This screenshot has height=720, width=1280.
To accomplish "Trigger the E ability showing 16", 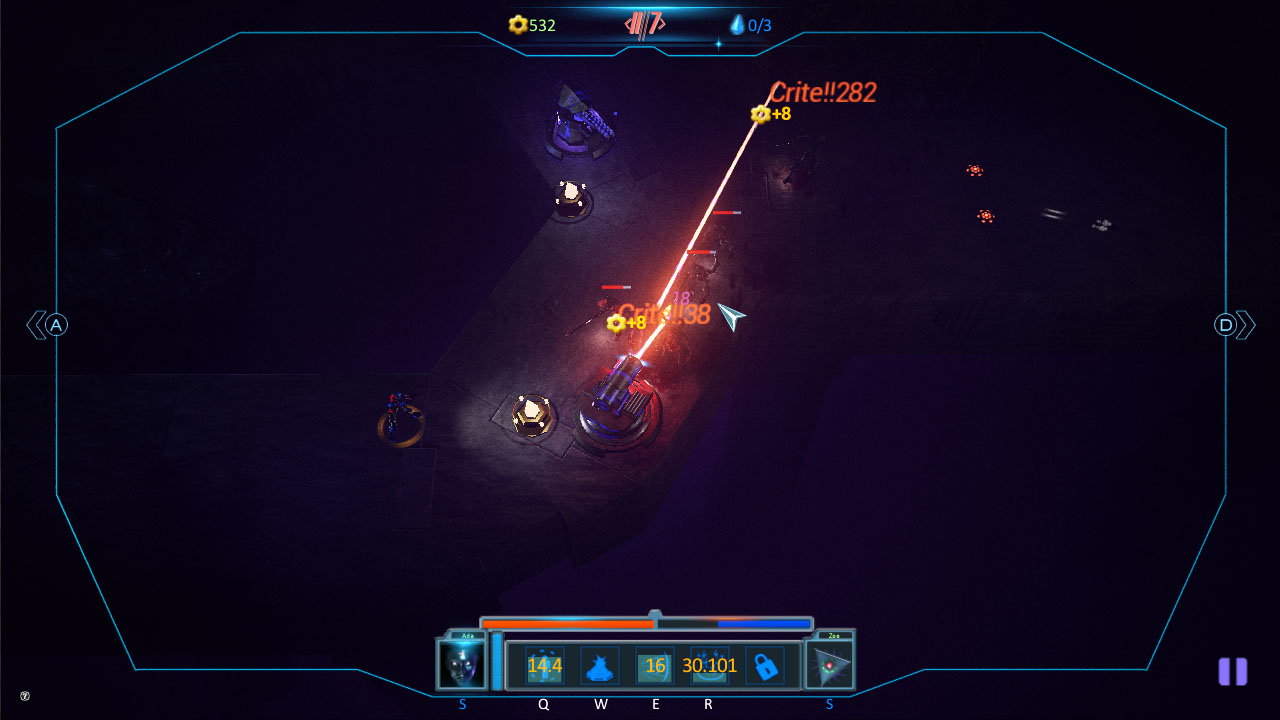I will pos(655,663).
